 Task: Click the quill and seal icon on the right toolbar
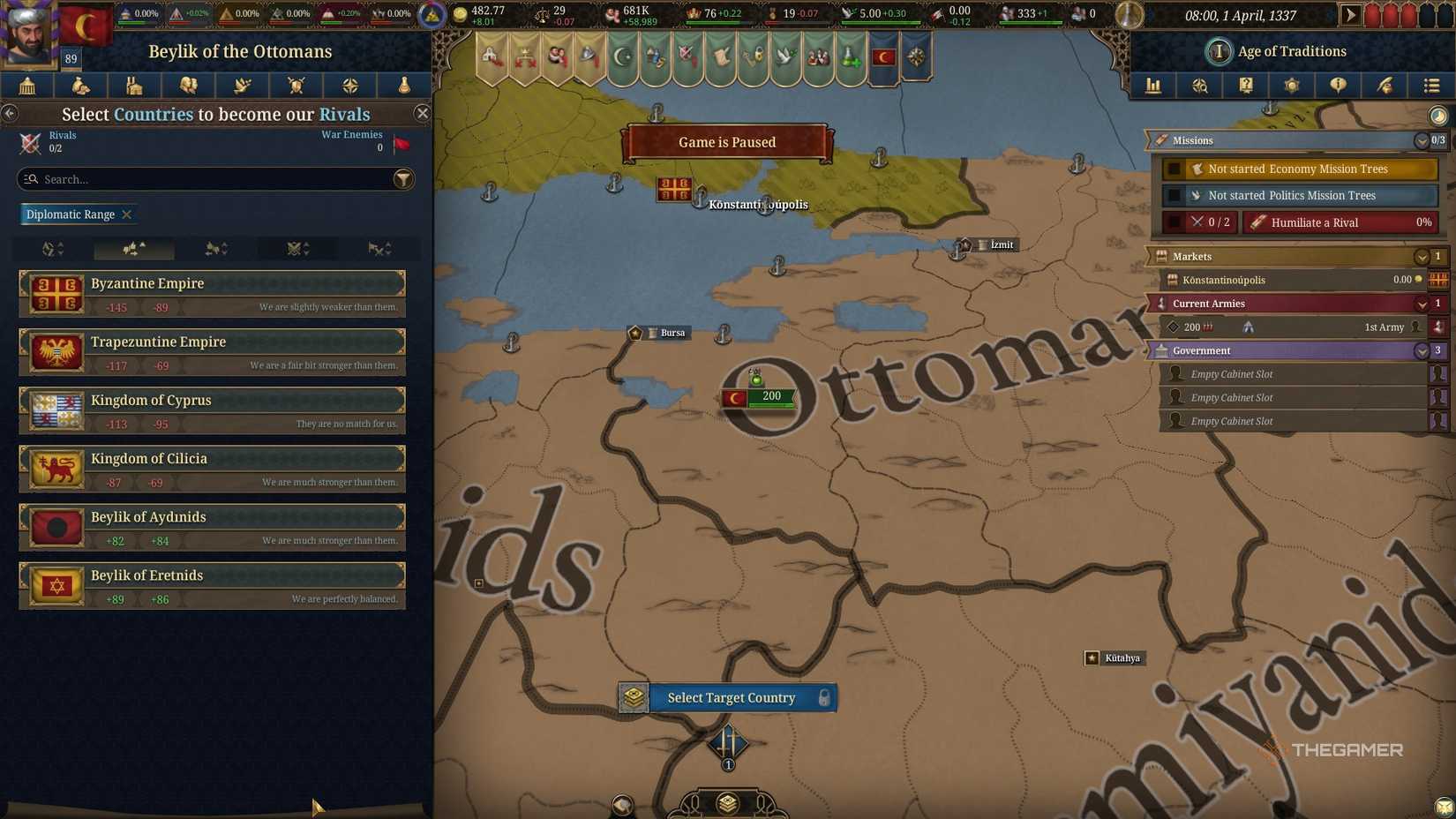click(x=1385, y=86)
